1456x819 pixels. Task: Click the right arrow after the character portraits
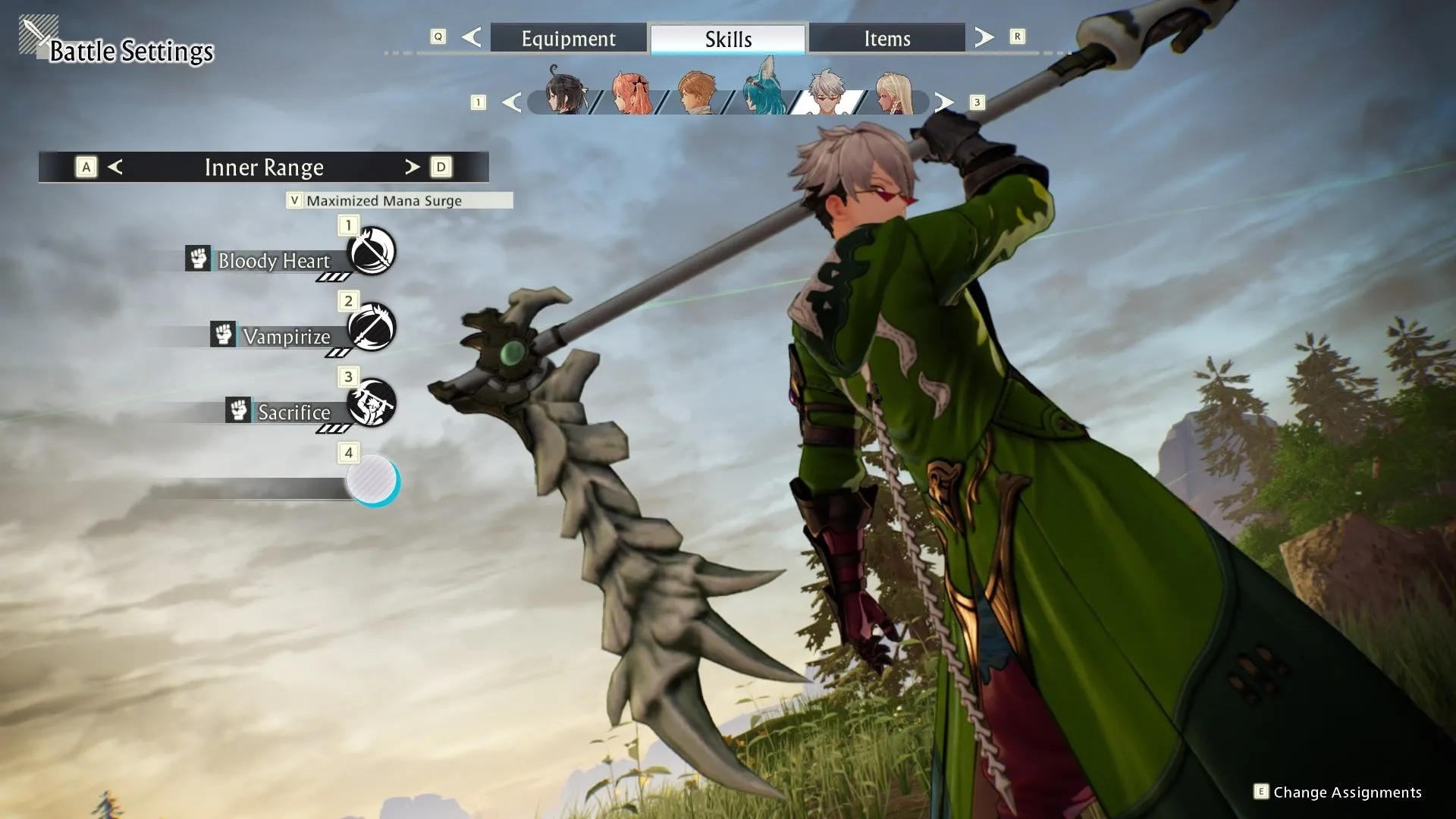point(943,102)
